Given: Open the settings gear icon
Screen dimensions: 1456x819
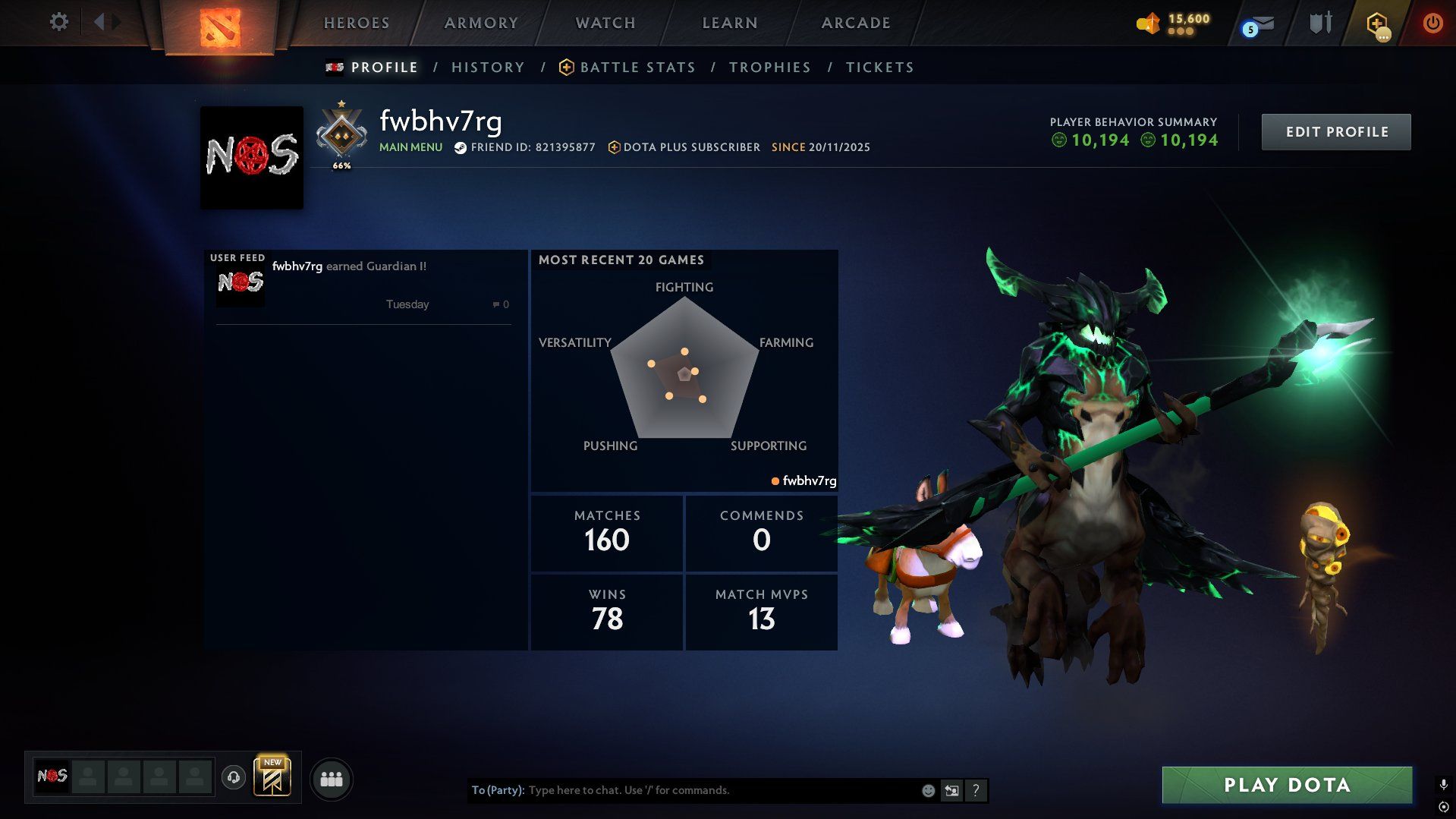Looking at the screenshot, I should click(x=58, y=22).
